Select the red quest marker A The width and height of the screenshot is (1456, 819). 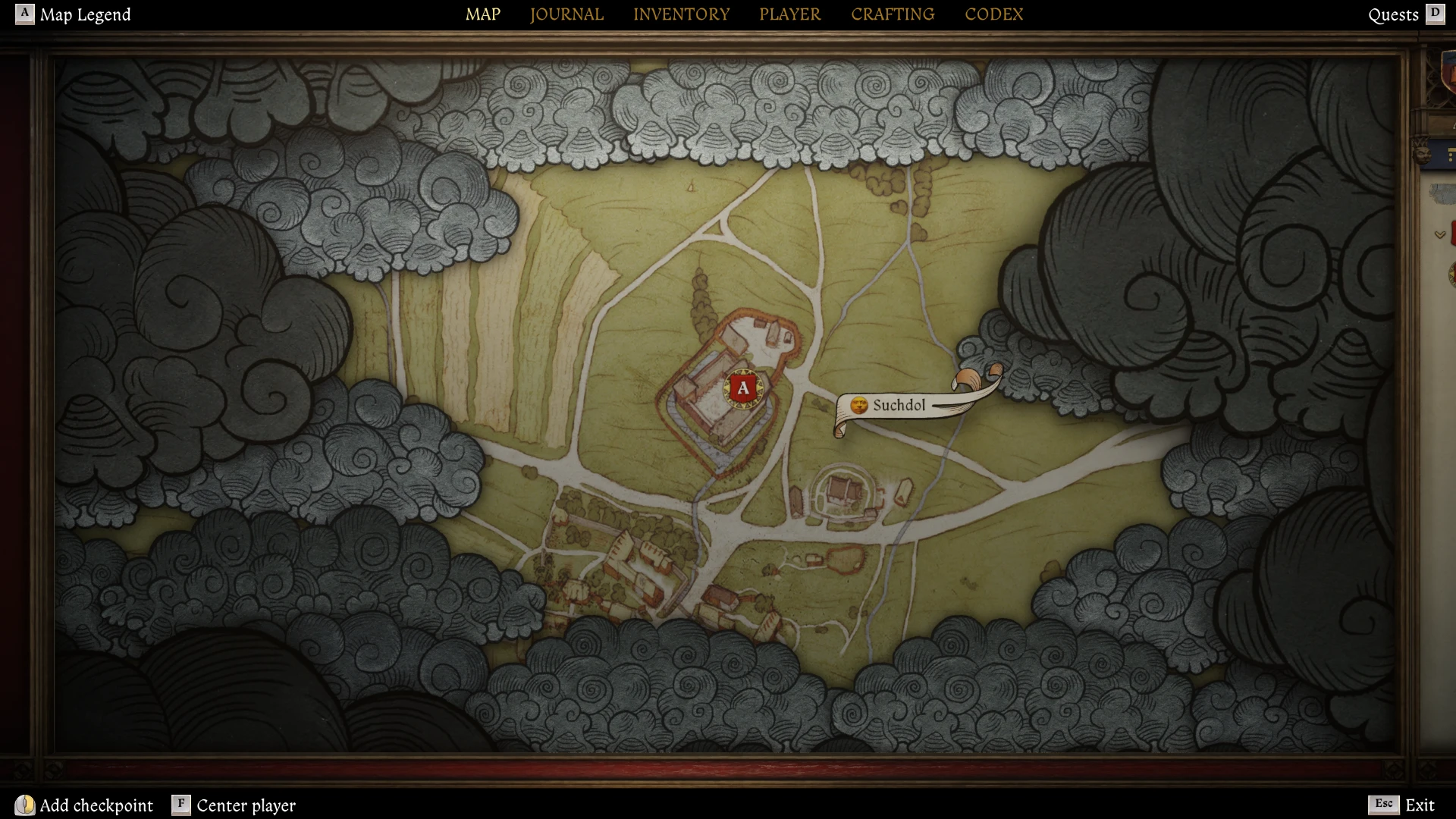(743, 389)
